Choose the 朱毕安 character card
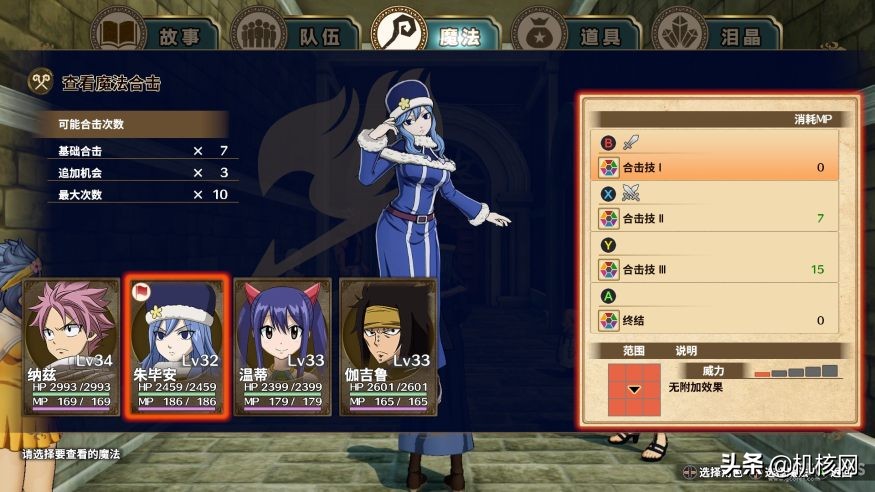This screenshot has height=492, width=875. click(177, 346)
